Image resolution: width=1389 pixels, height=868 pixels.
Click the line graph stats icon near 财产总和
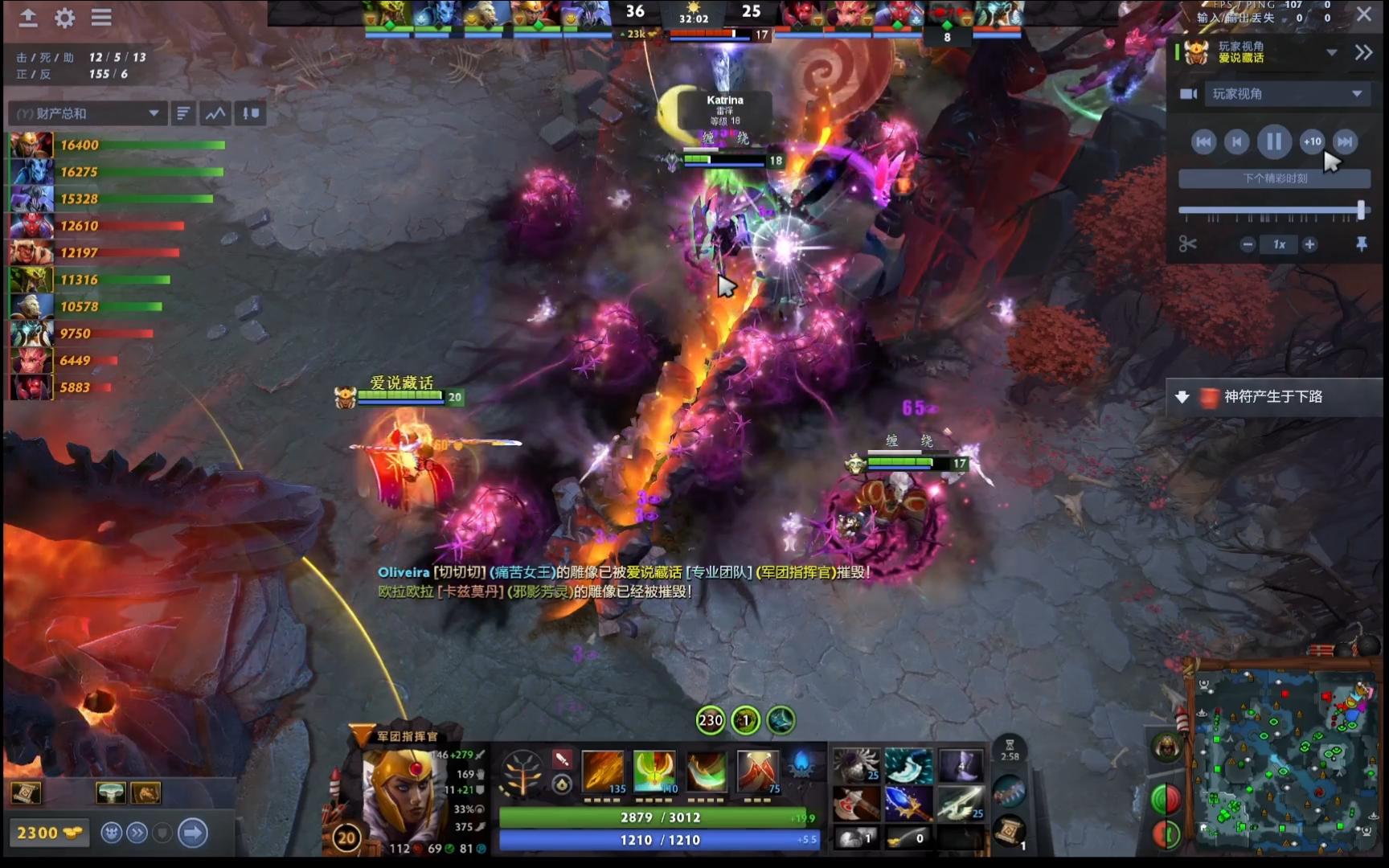215,113
